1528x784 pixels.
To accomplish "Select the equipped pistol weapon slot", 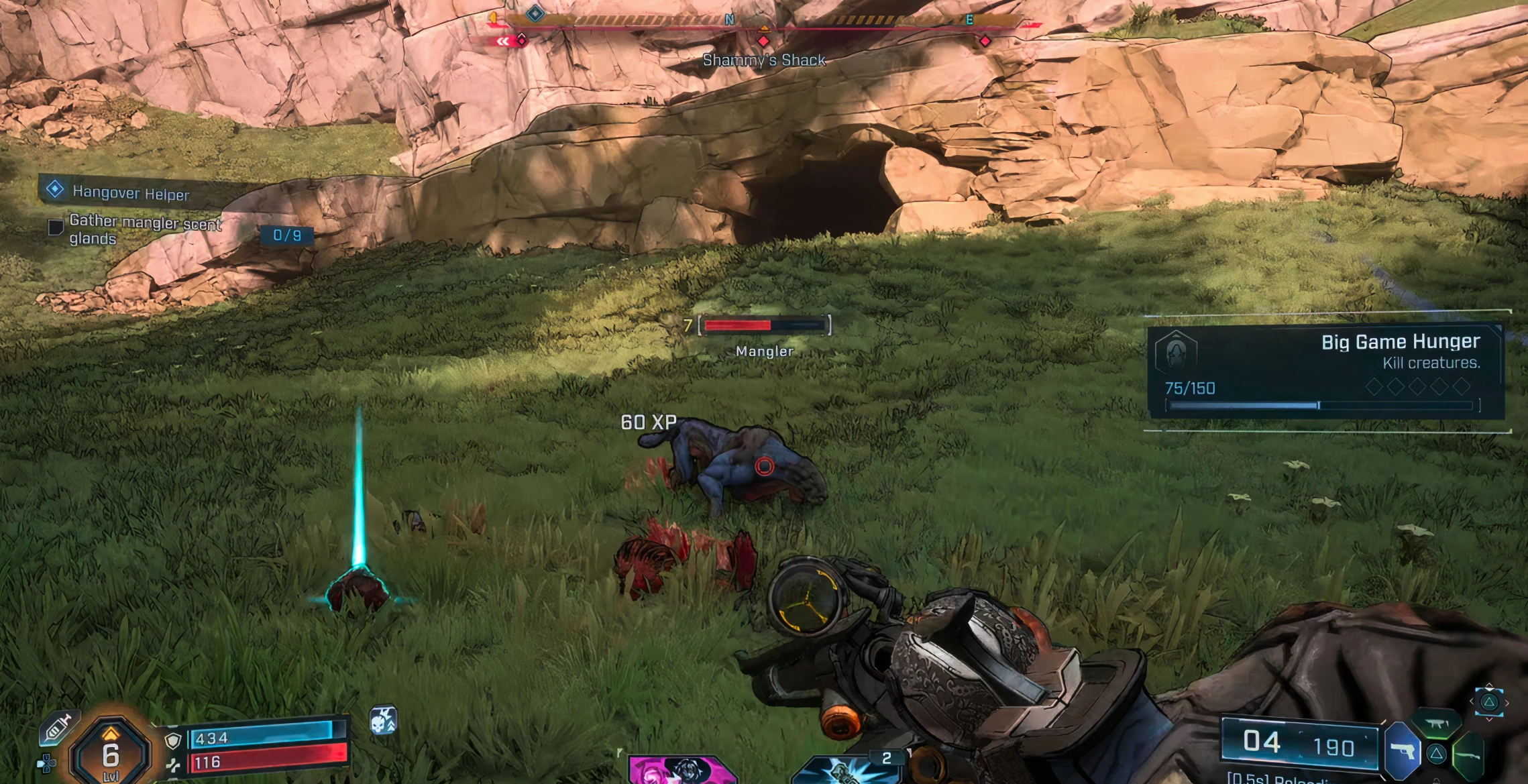I will coord(1403,751).
